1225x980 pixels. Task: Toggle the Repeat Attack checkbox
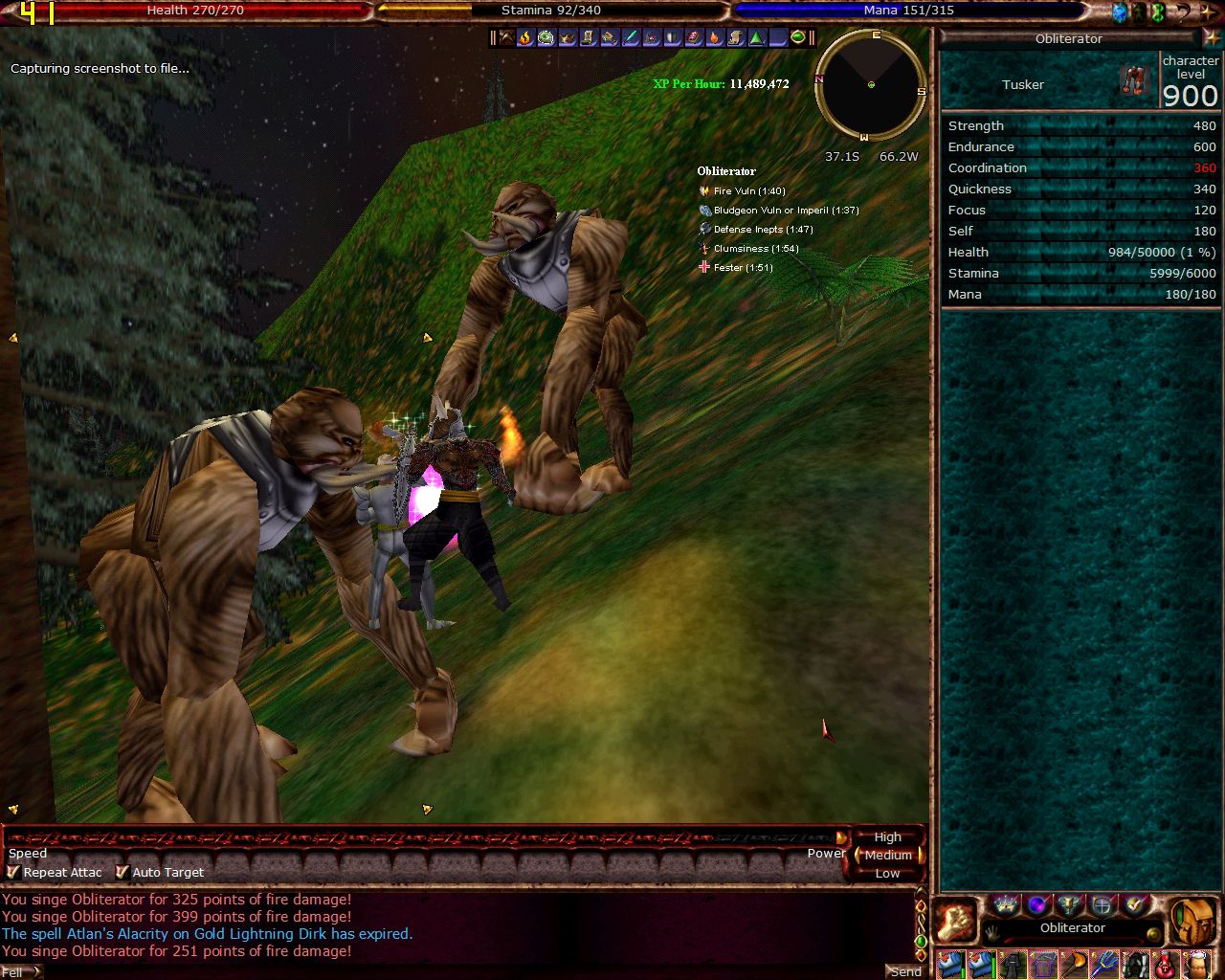click(13, 872)
